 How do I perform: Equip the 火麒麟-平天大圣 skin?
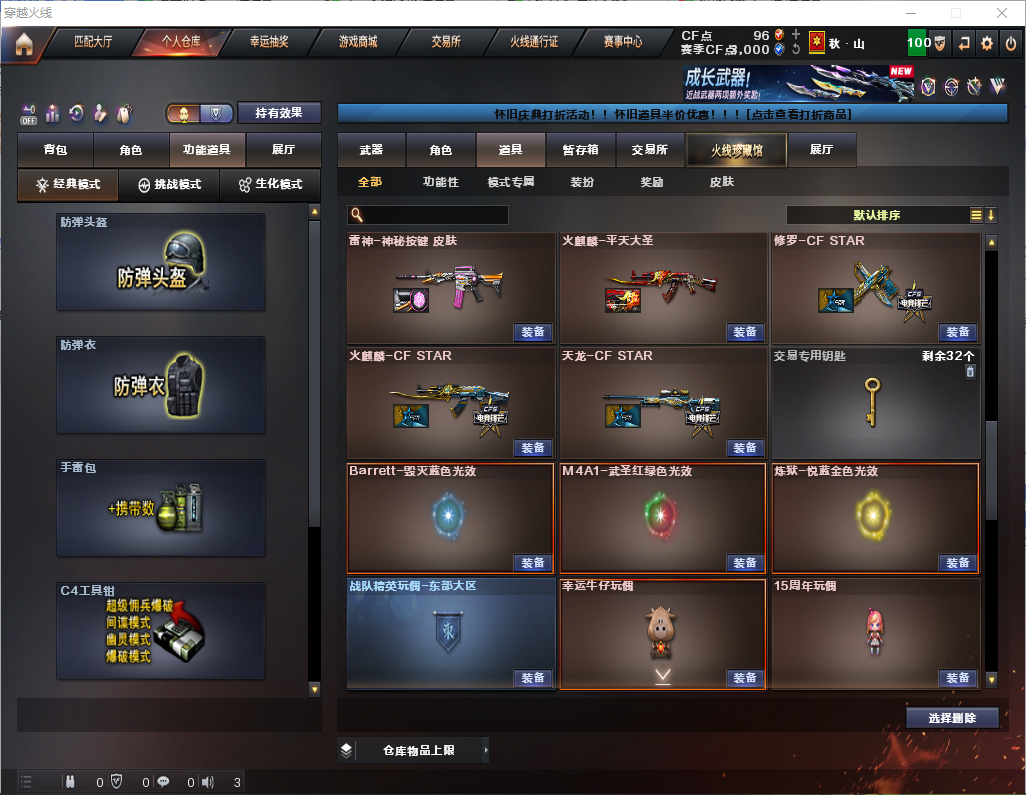click(744, 332)
